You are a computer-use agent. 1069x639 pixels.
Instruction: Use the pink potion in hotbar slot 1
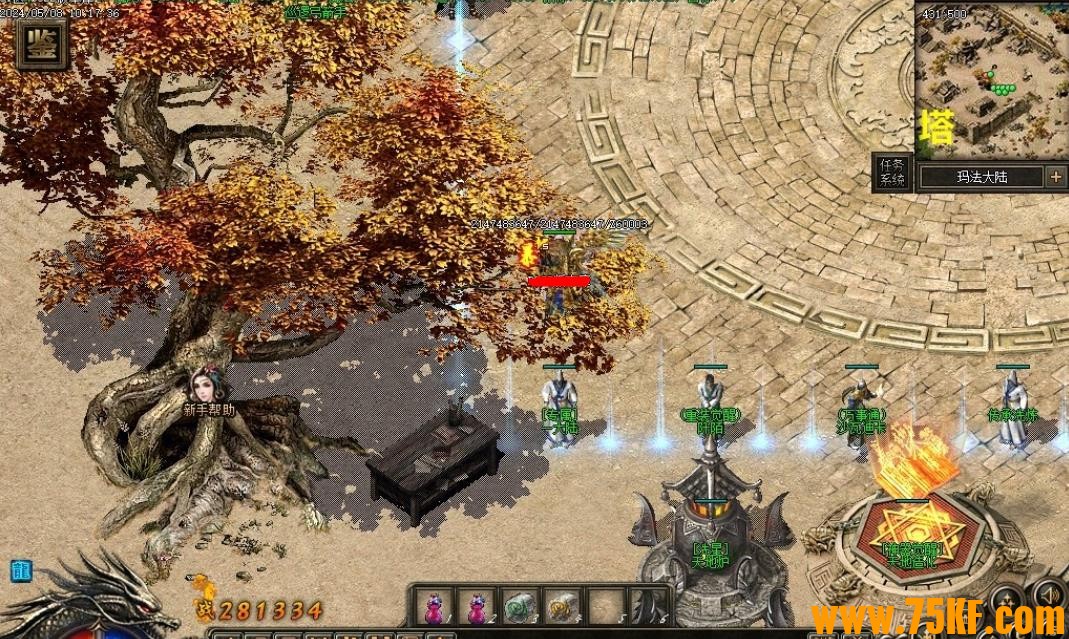[x=435, y=608]
